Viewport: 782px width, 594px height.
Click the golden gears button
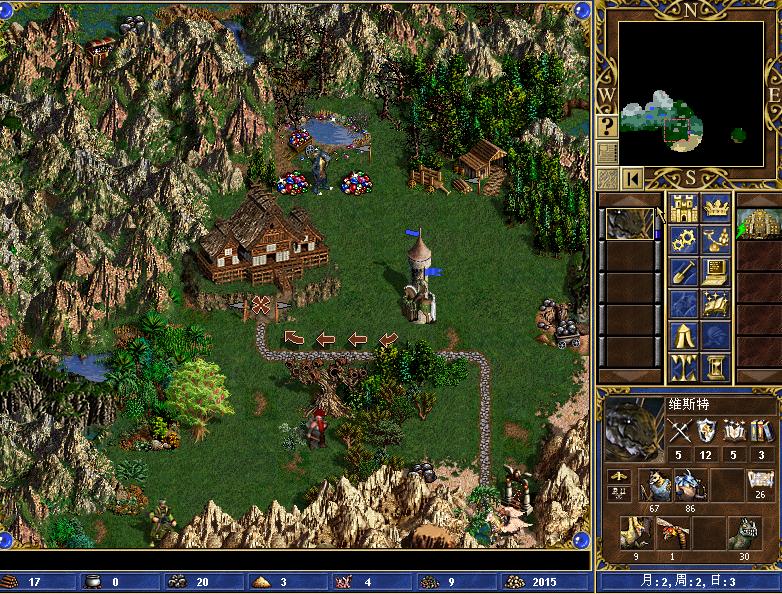tap(684, 240)
